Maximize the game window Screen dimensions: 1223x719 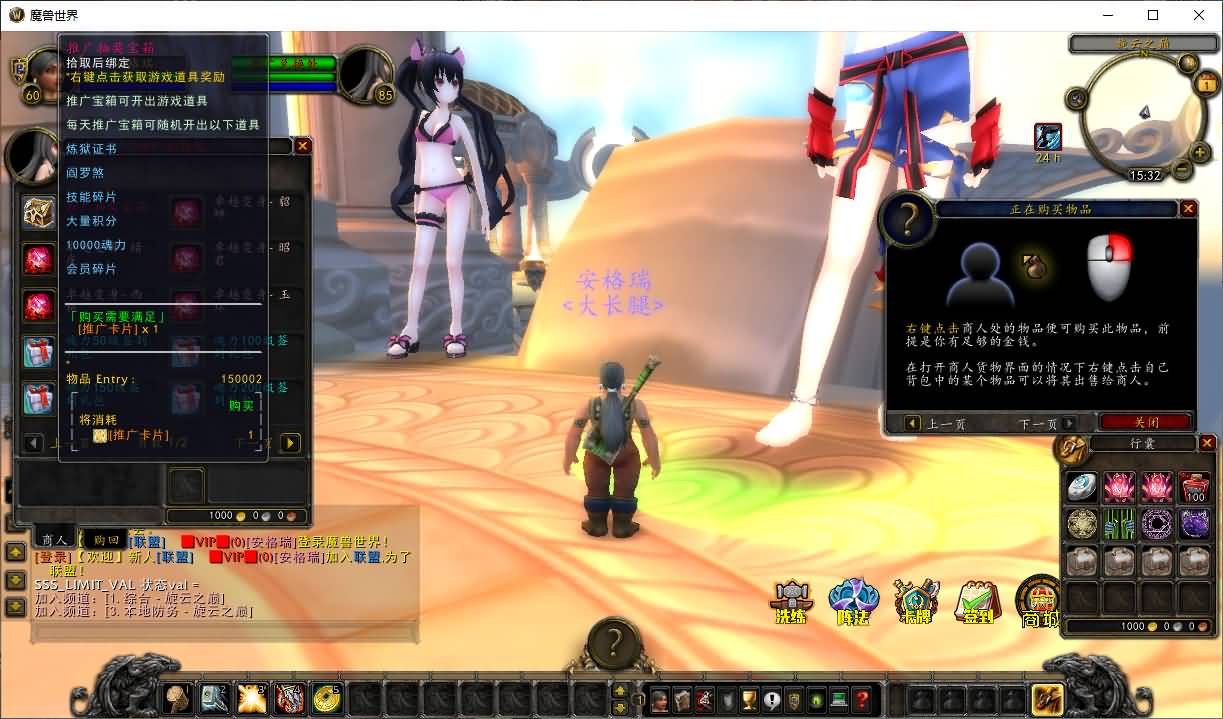[x=1152, y=15]
